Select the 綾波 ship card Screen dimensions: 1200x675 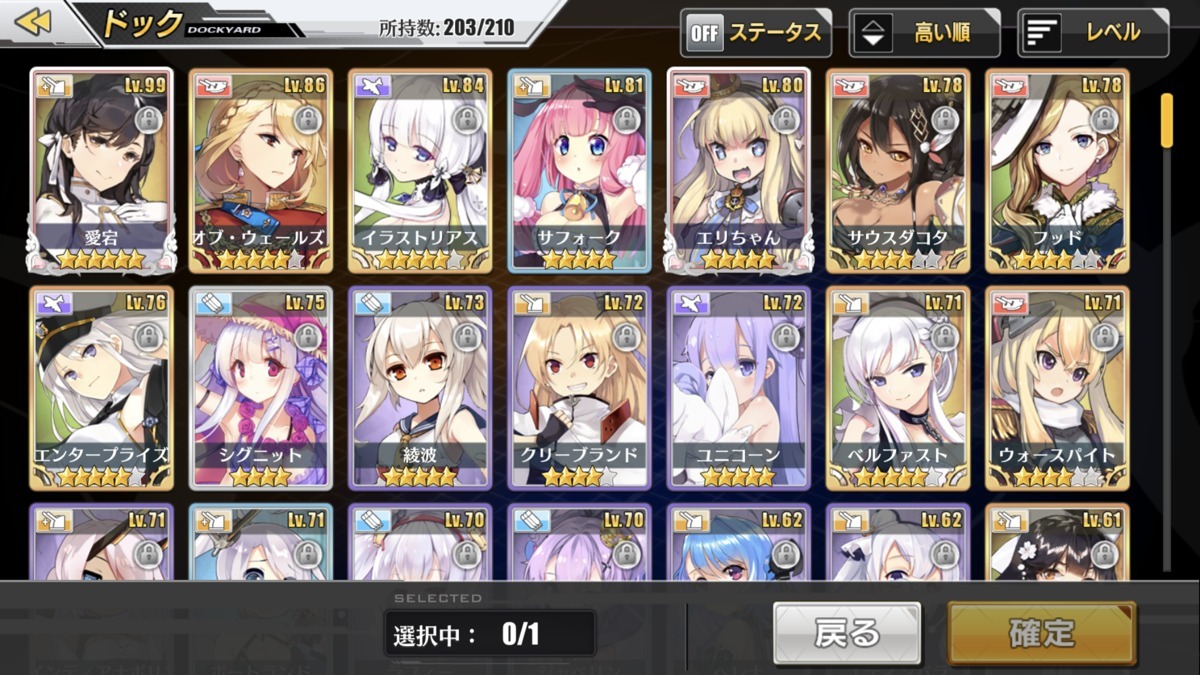coord(420,388)
